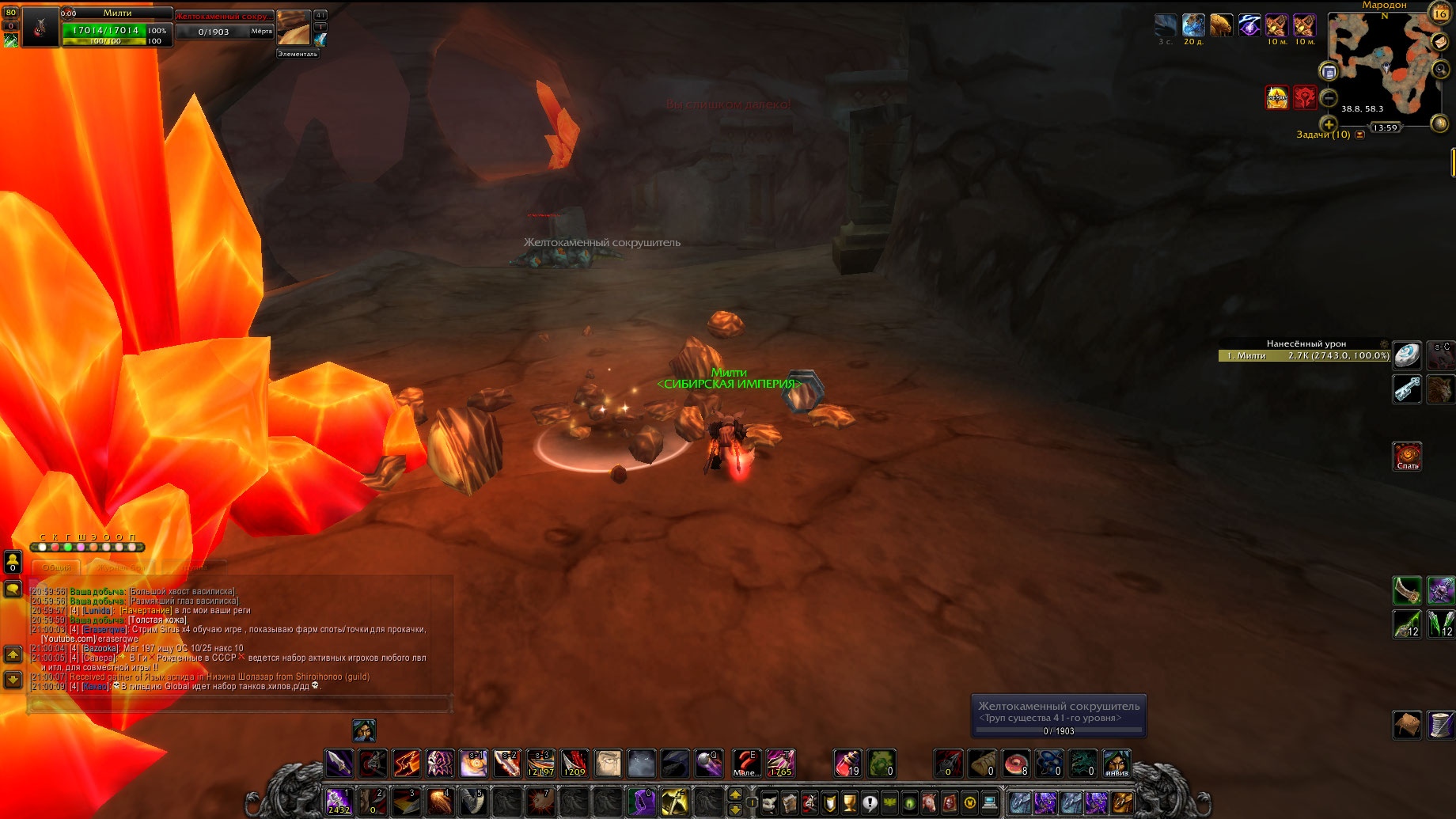This screenshot has width=1456, height=819.
Task: Open achievements via the golden goblet button
Action: pyautogui.click(x=850, y=803)
